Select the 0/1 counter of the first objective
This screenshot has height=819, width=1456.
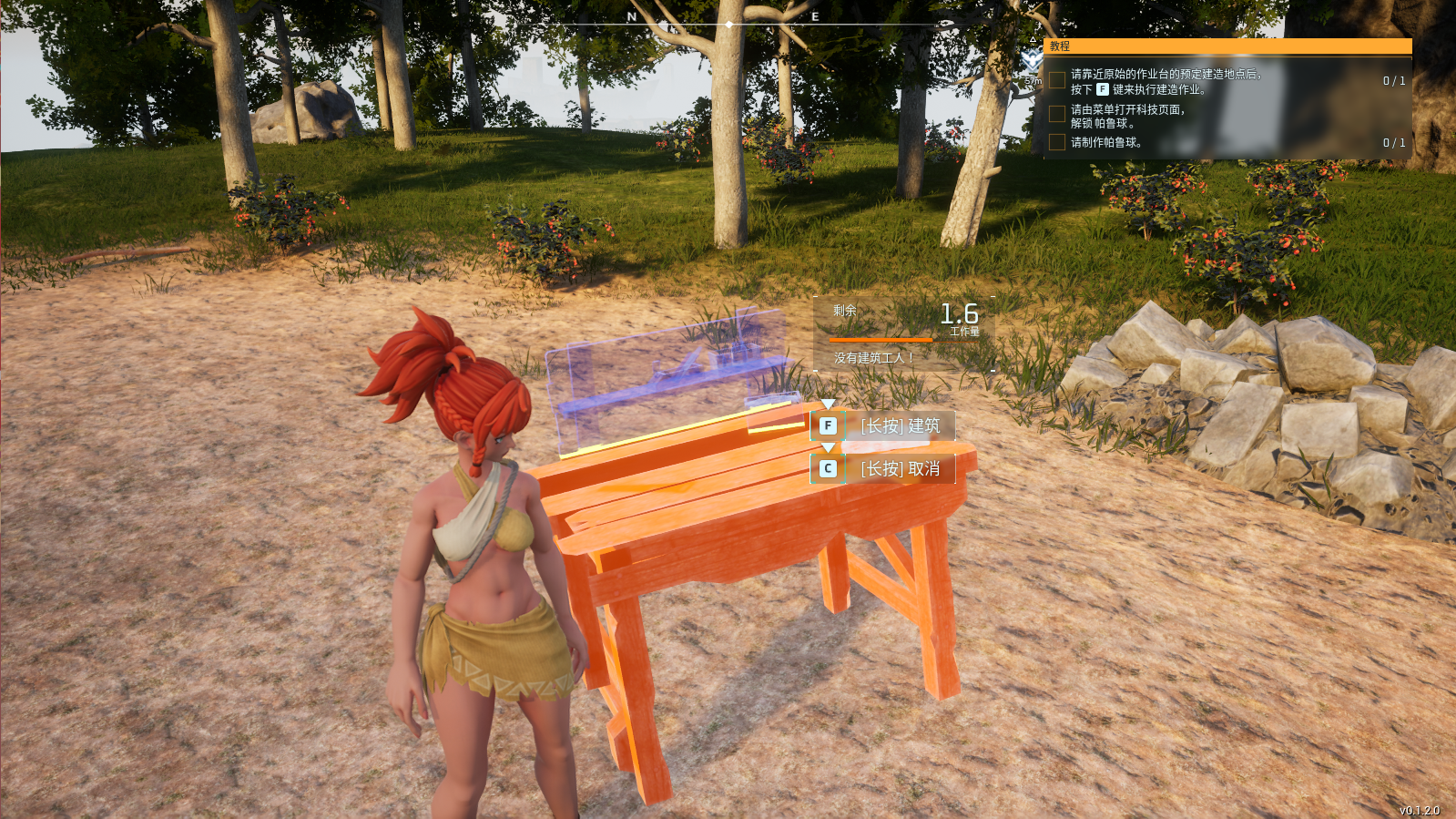pyautogui.click(x=1394, y=81)
